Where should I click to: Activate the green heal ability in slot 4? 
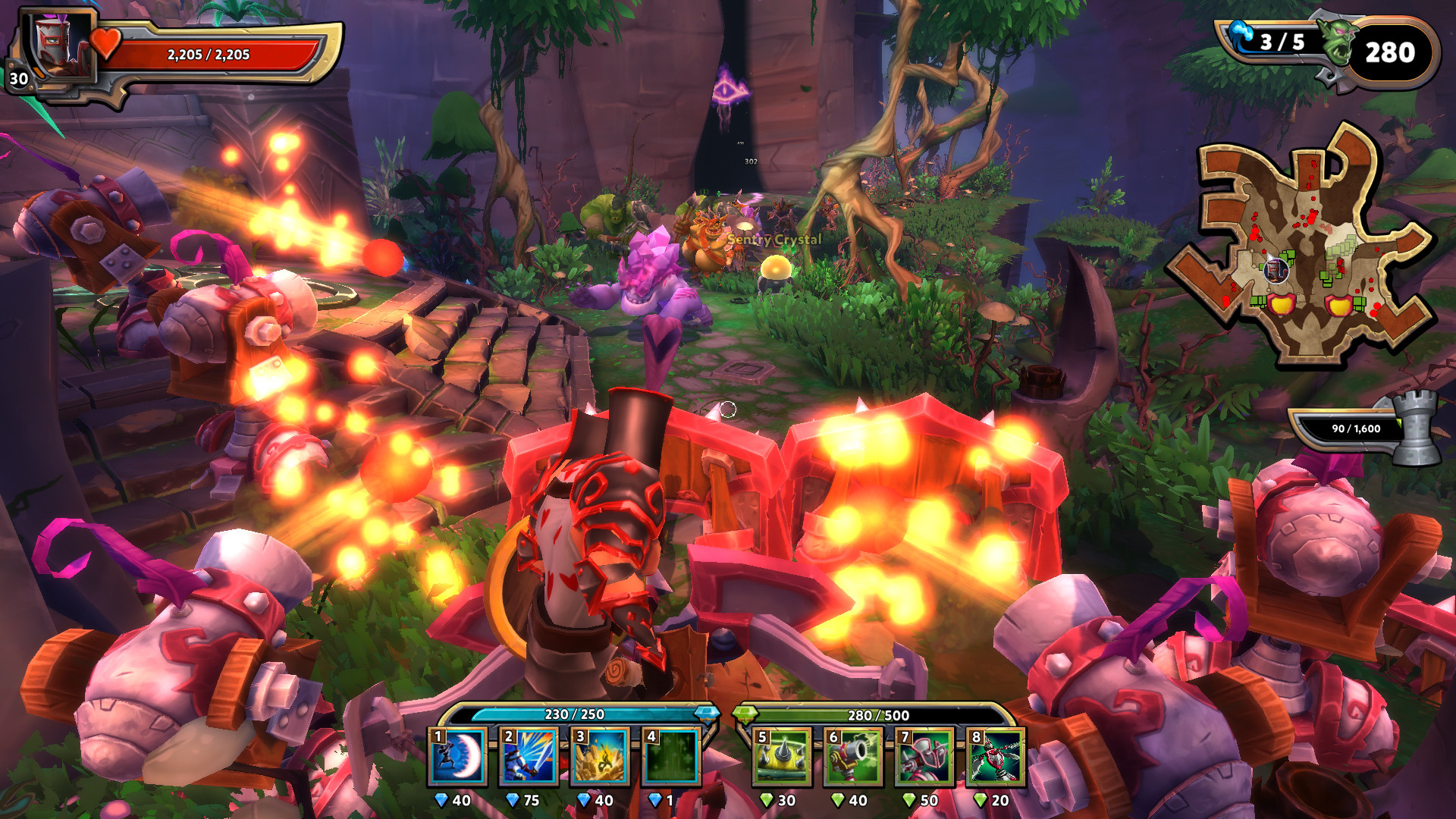(x=671, y=757)
